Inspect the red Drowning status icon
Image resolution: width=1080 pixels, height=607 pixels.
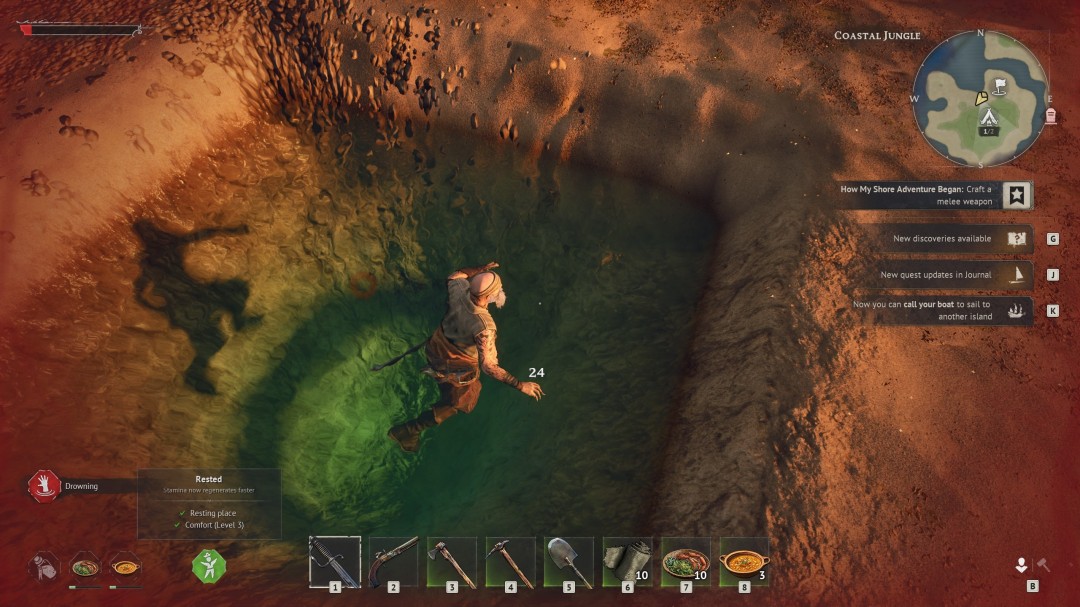(44, 486)
